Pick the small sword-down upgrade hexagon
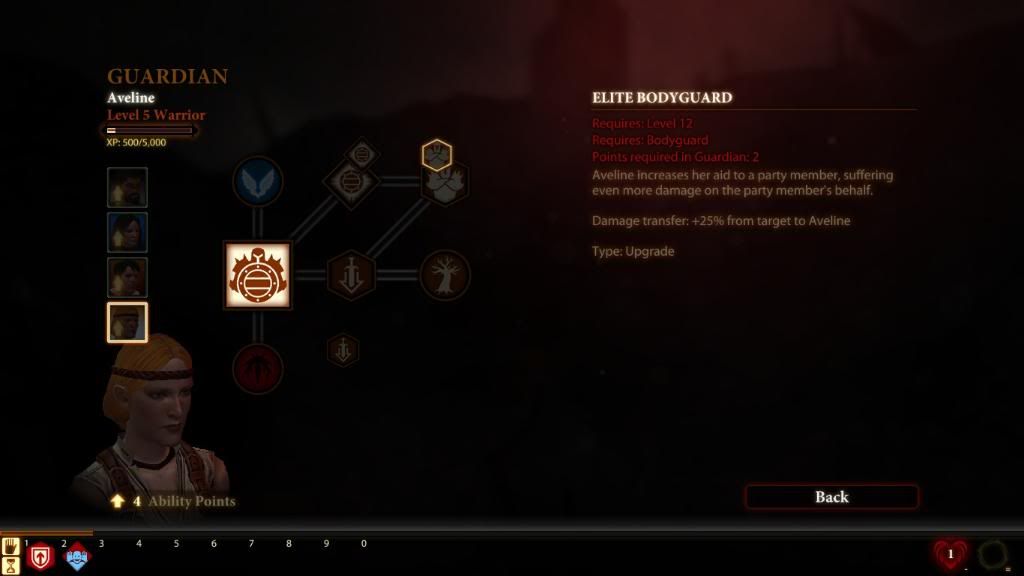Viewport: 1024px width, 576px height. 343,350
